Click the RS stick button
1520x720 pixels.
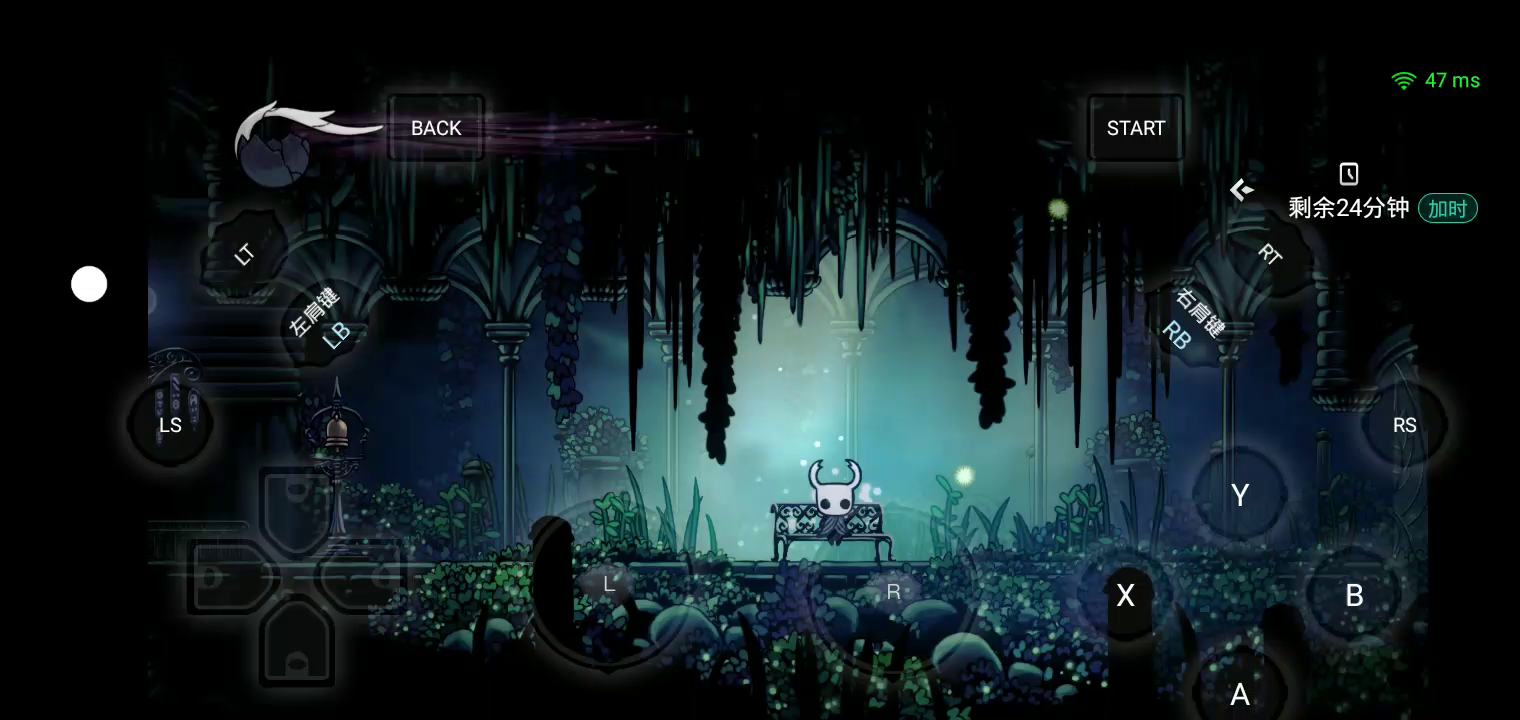1404,425
